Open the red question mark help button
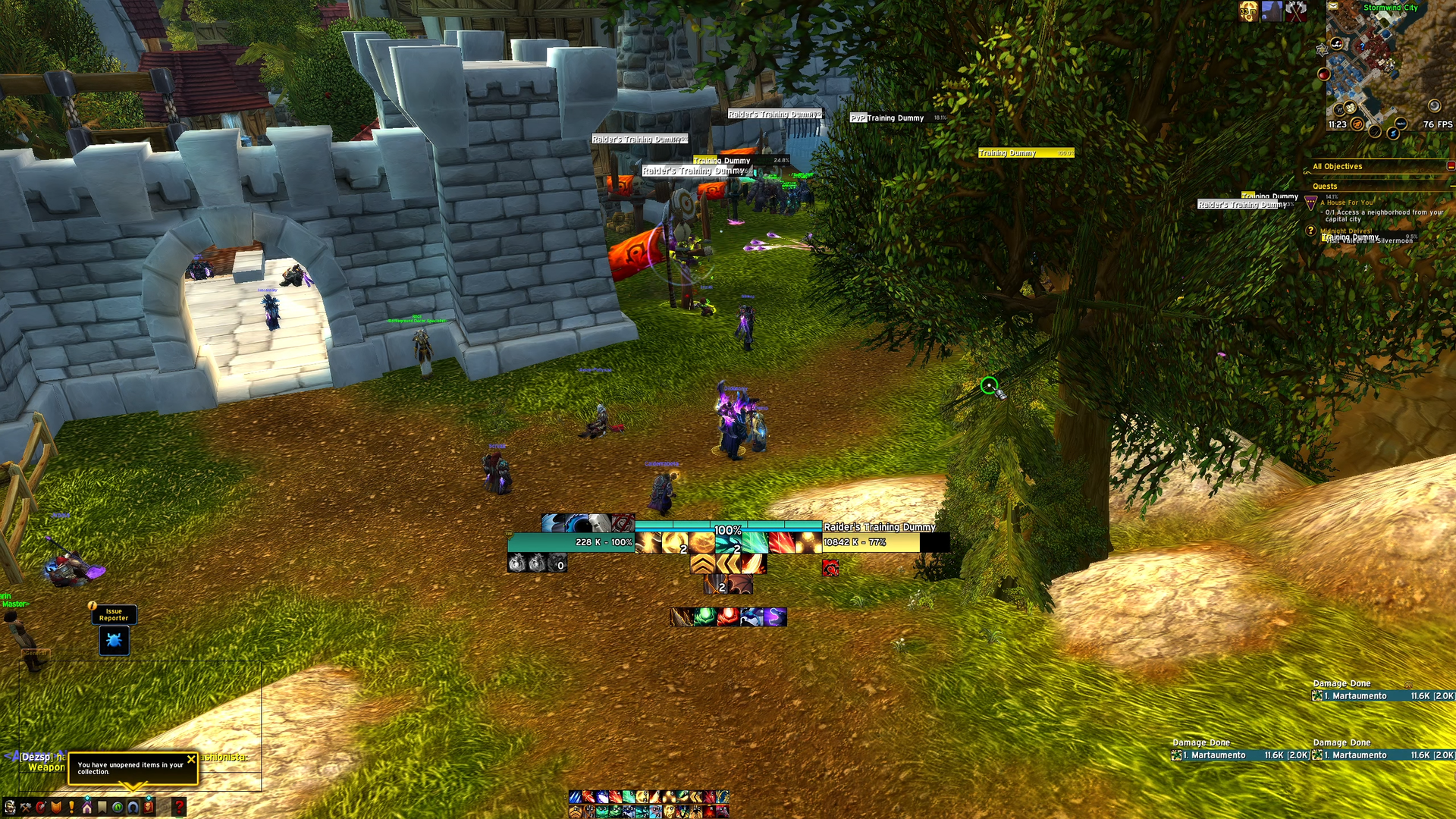 tap(179, 807)
